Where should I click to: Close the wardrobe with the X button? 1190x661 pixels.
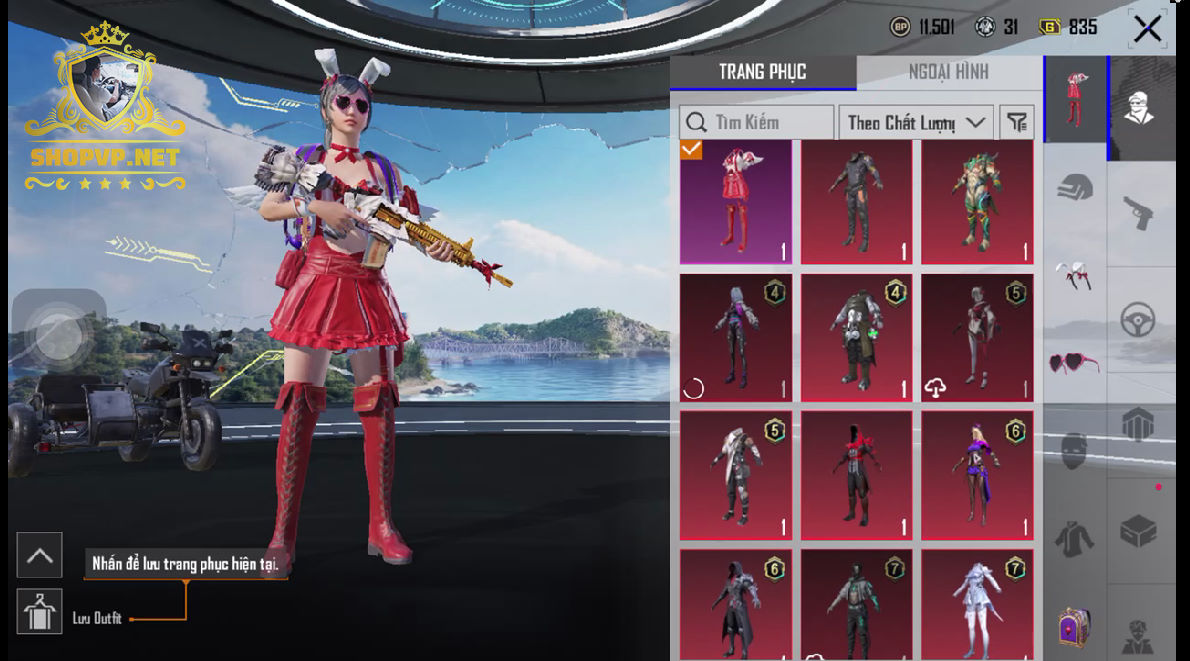1147,29
